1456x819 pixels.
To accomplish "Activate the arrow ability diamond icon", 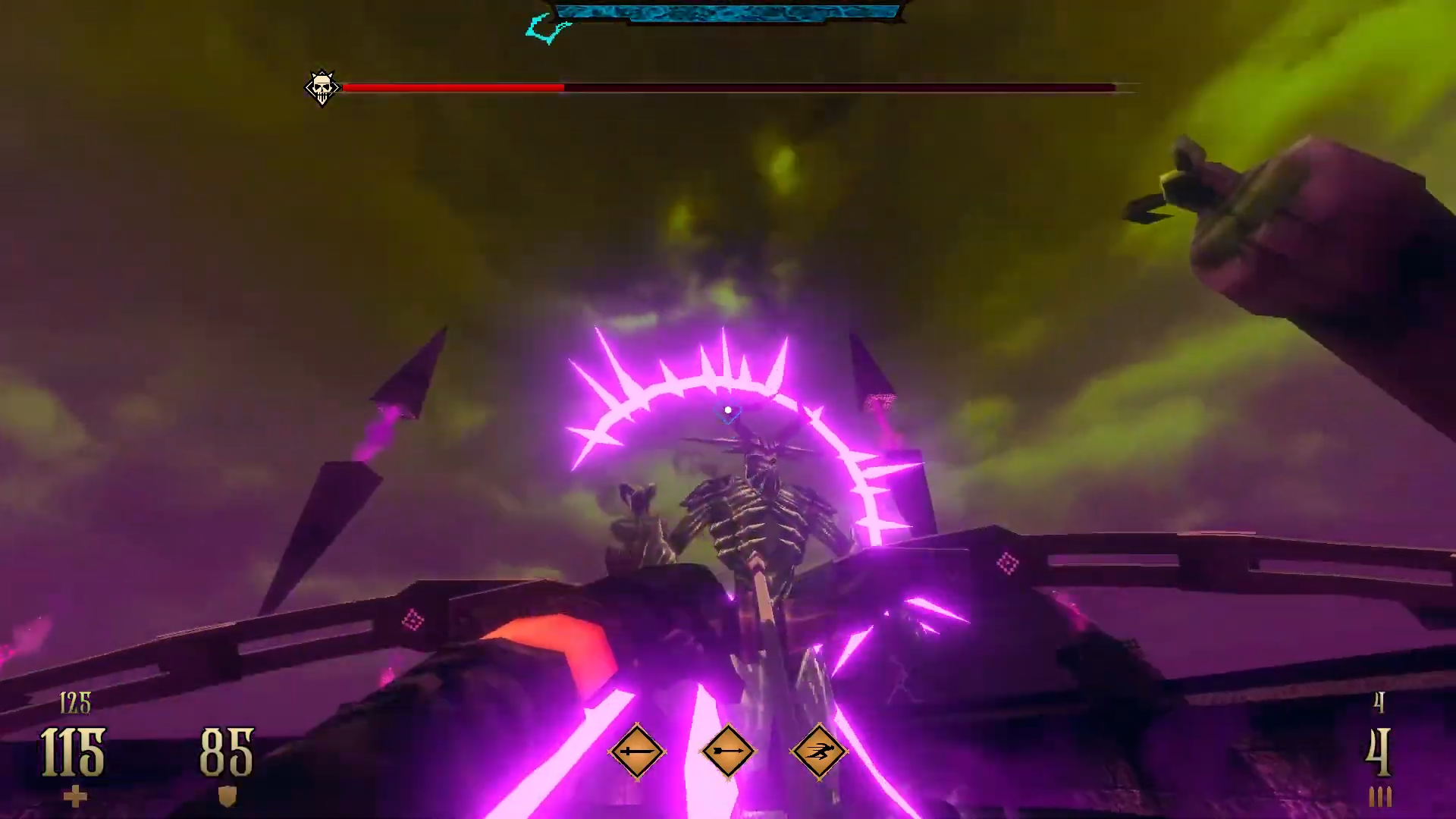I will (x=728, y=751).
